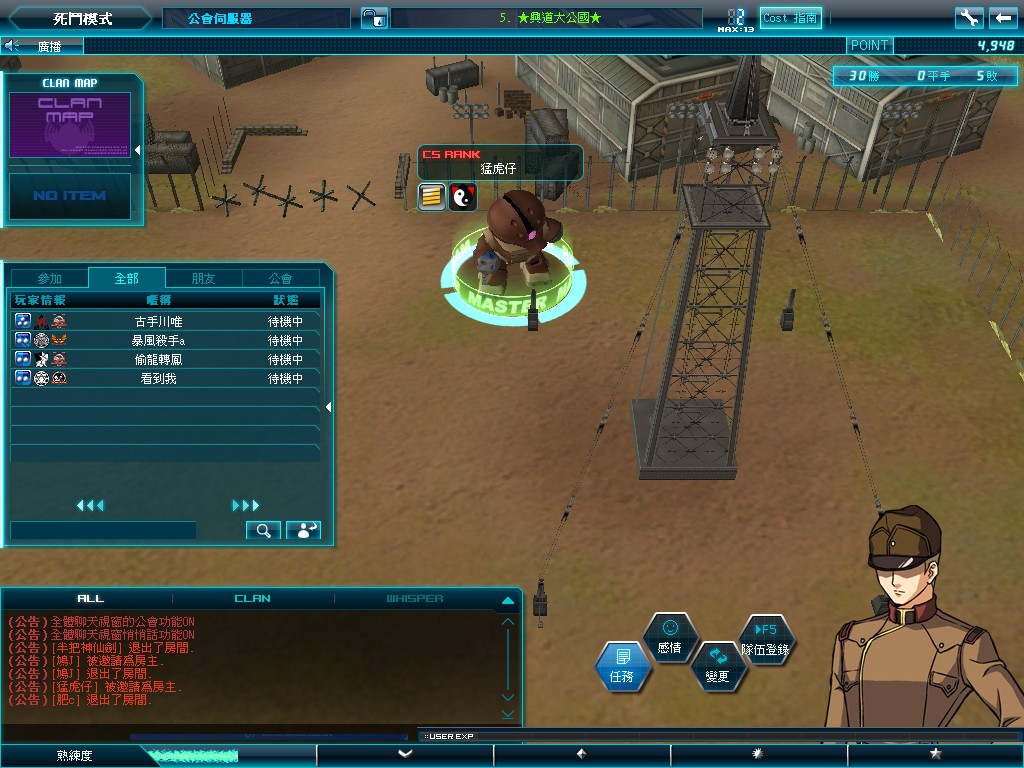The image size is (1024, 768).
Task: Open the 感情 emotion hexagon button
Action: [669, 637]
